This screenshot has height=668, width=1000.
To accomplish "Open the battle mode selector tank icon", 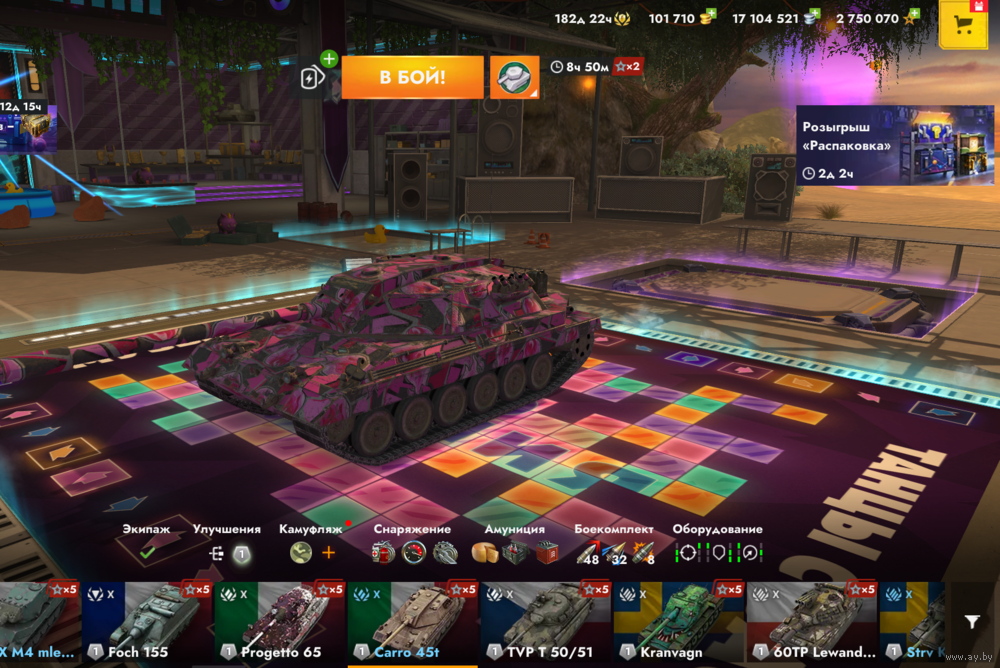I will (x=515, y=77).
